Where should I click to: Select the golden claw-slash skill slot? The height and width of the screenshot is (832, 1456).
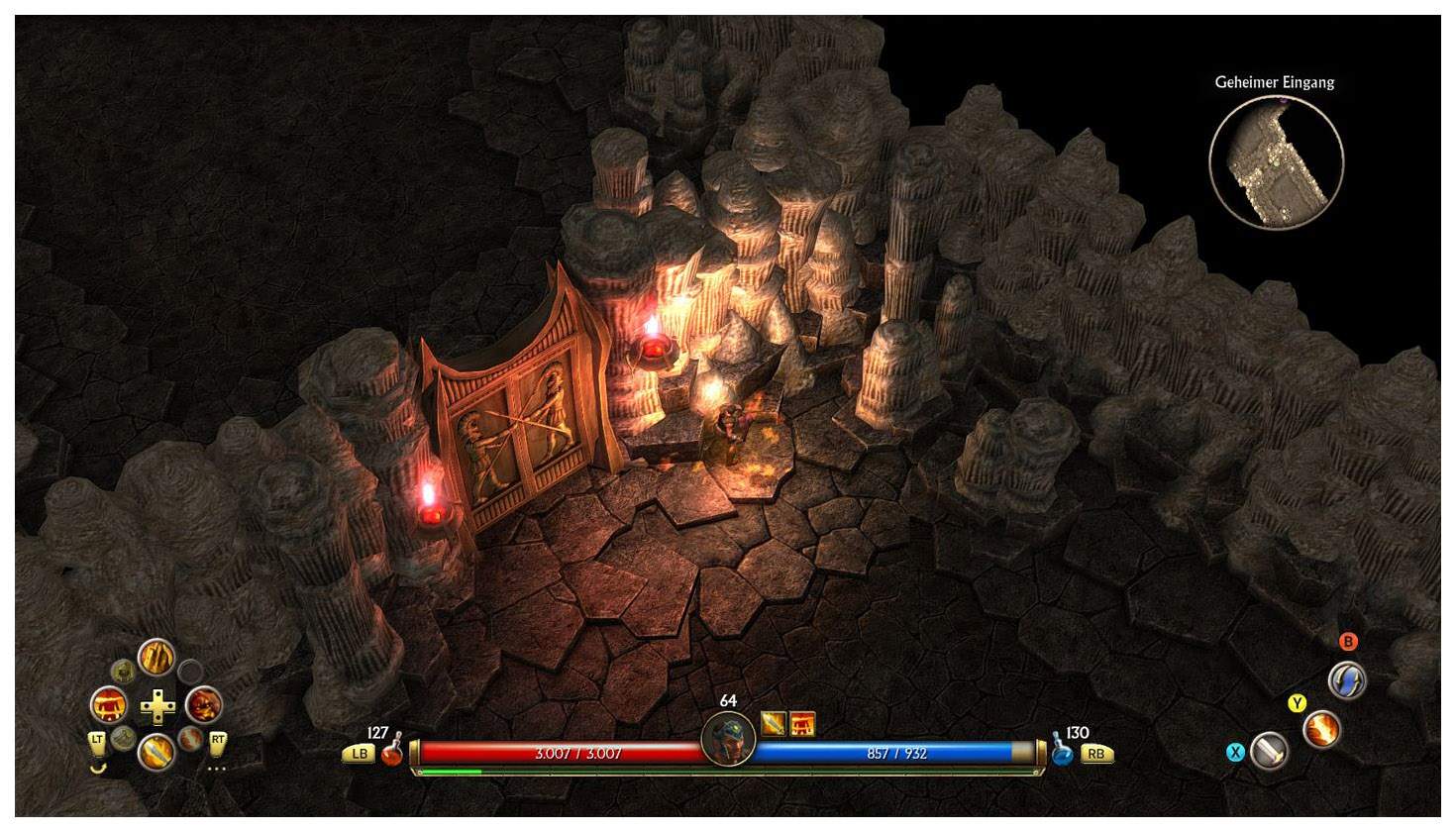pos(156,657)
